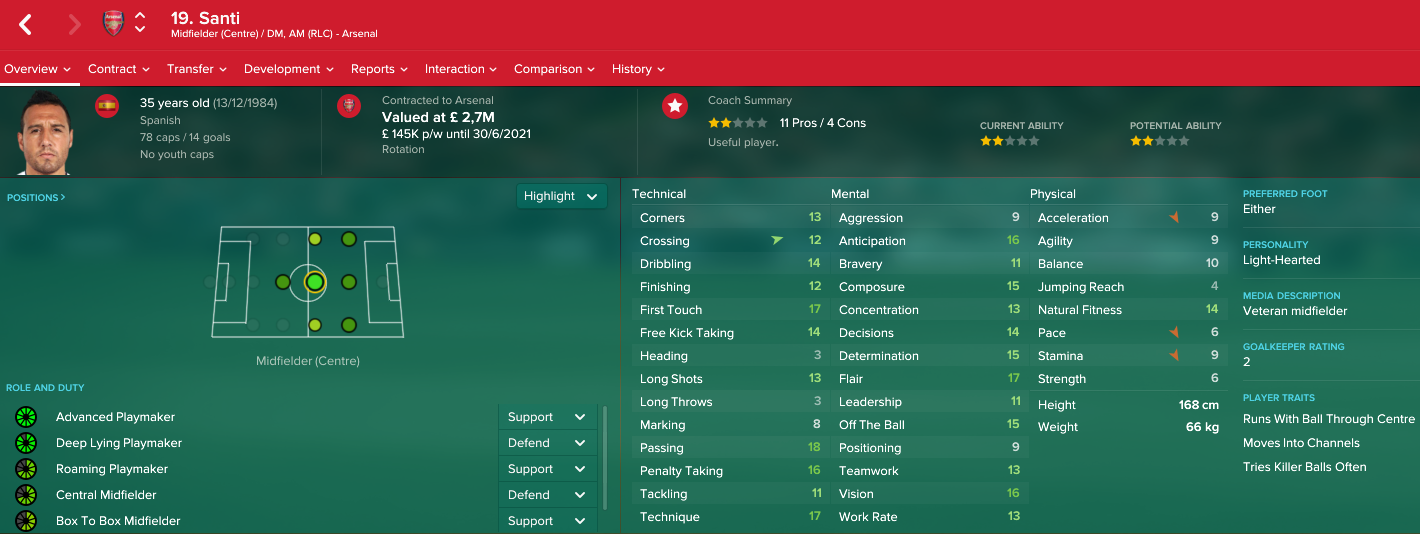The width and height of the screenshot is (1420, 535).
Task: Open the Contract menu
Action: tap(119, 69)
